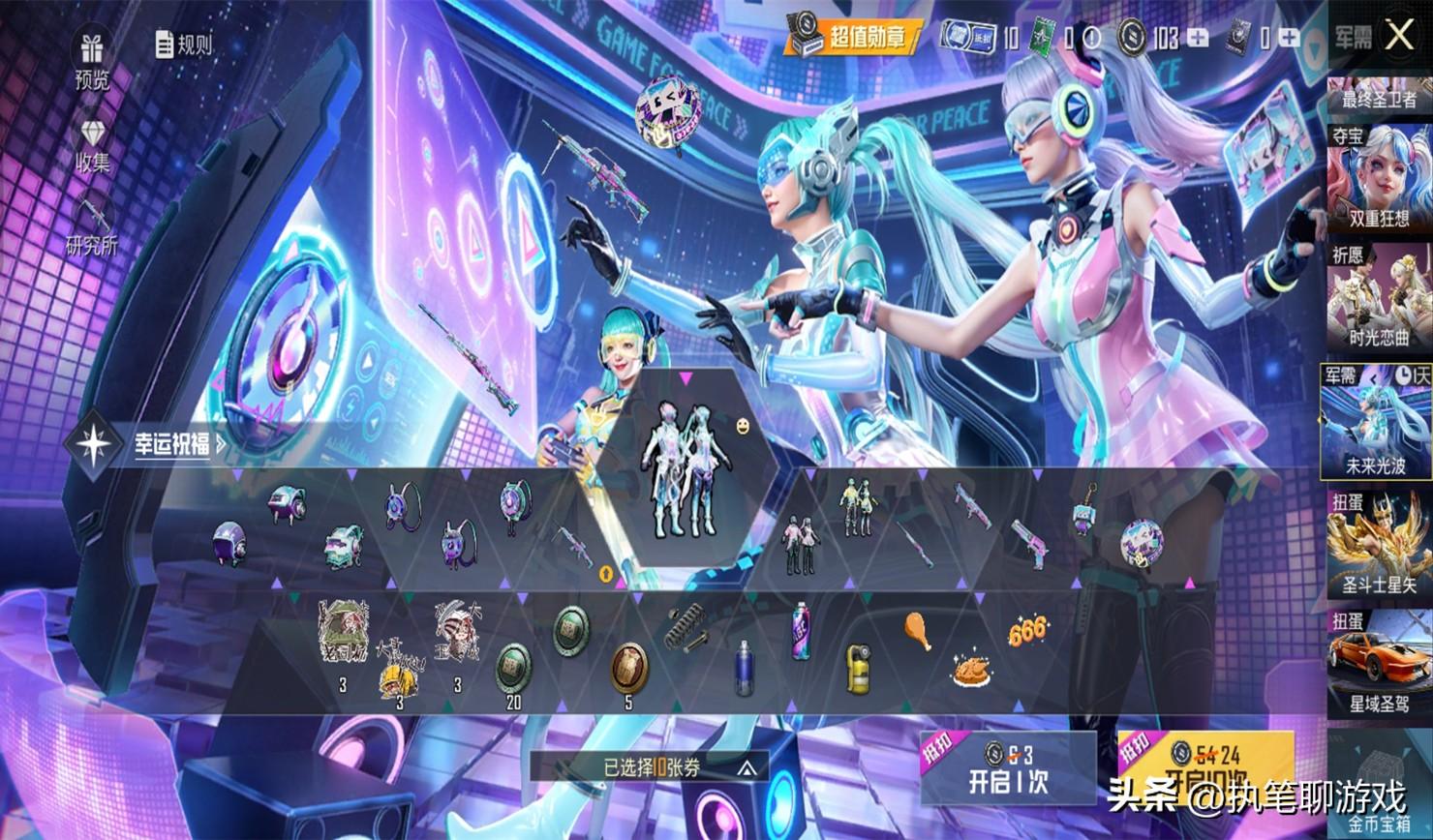
Task: Select the 圣斗士星矢 gacha event
Action: click(1380, 543)
